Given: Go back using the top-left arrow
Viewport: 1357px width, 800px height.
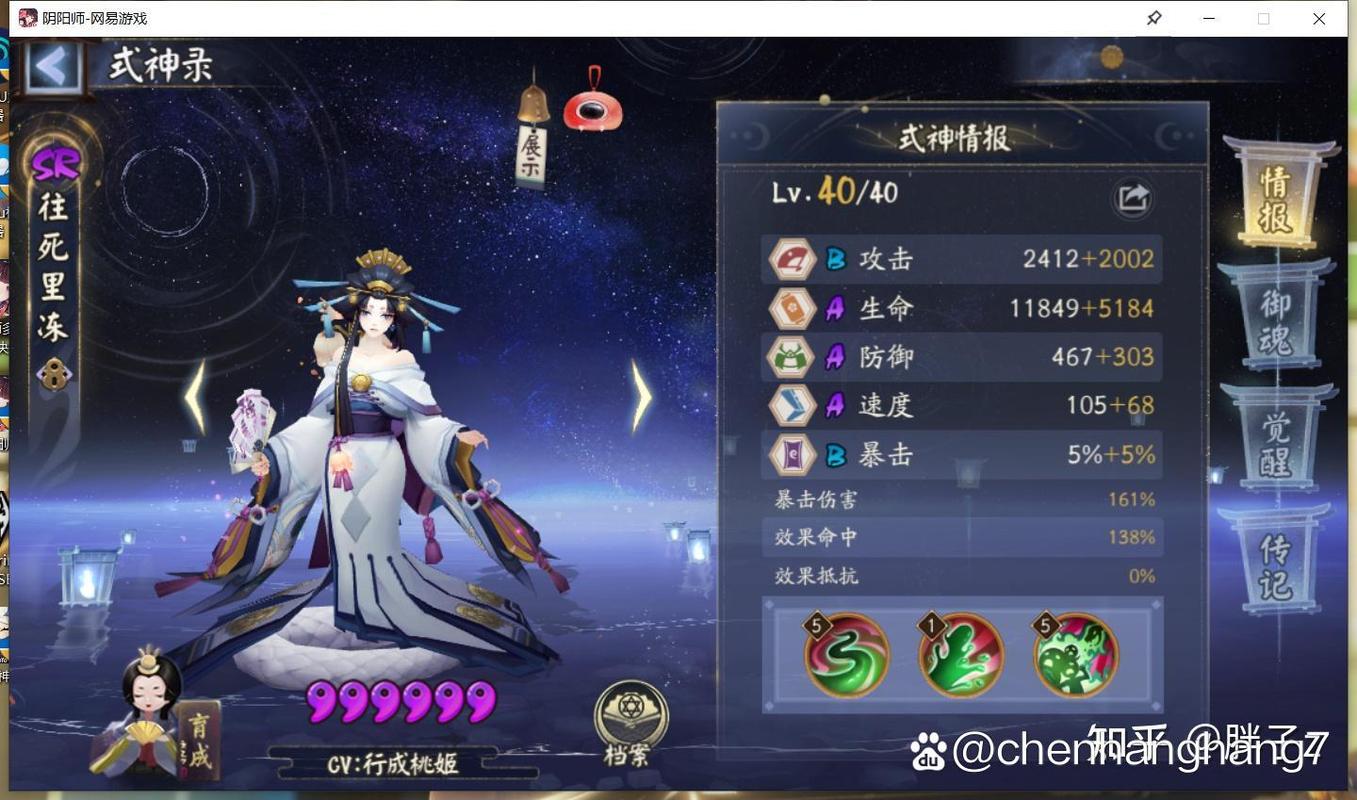Looking at the screenshot, I should [x=51, y=67].
